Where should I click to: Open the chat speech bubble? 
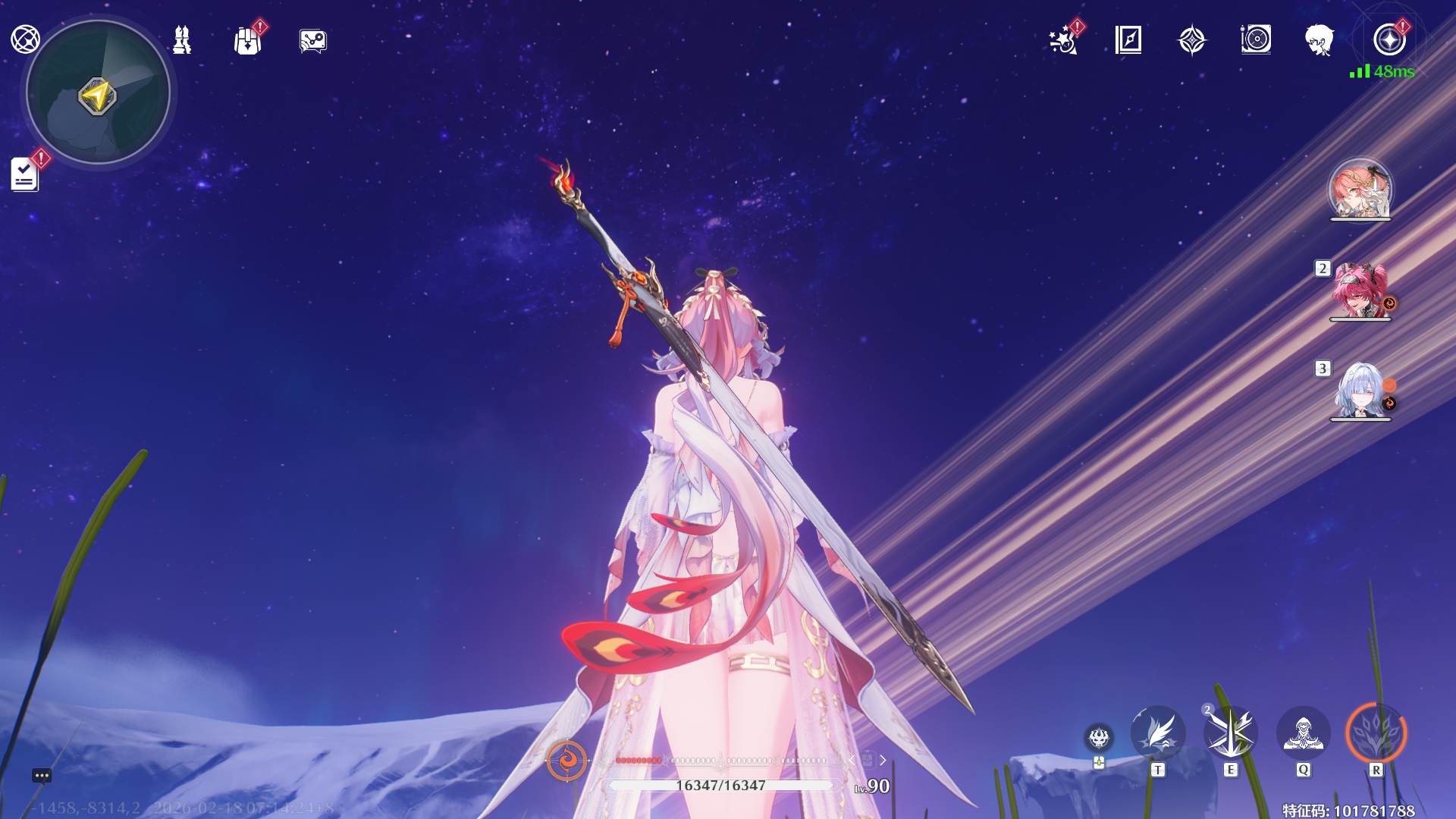click(x=42, y=775)
